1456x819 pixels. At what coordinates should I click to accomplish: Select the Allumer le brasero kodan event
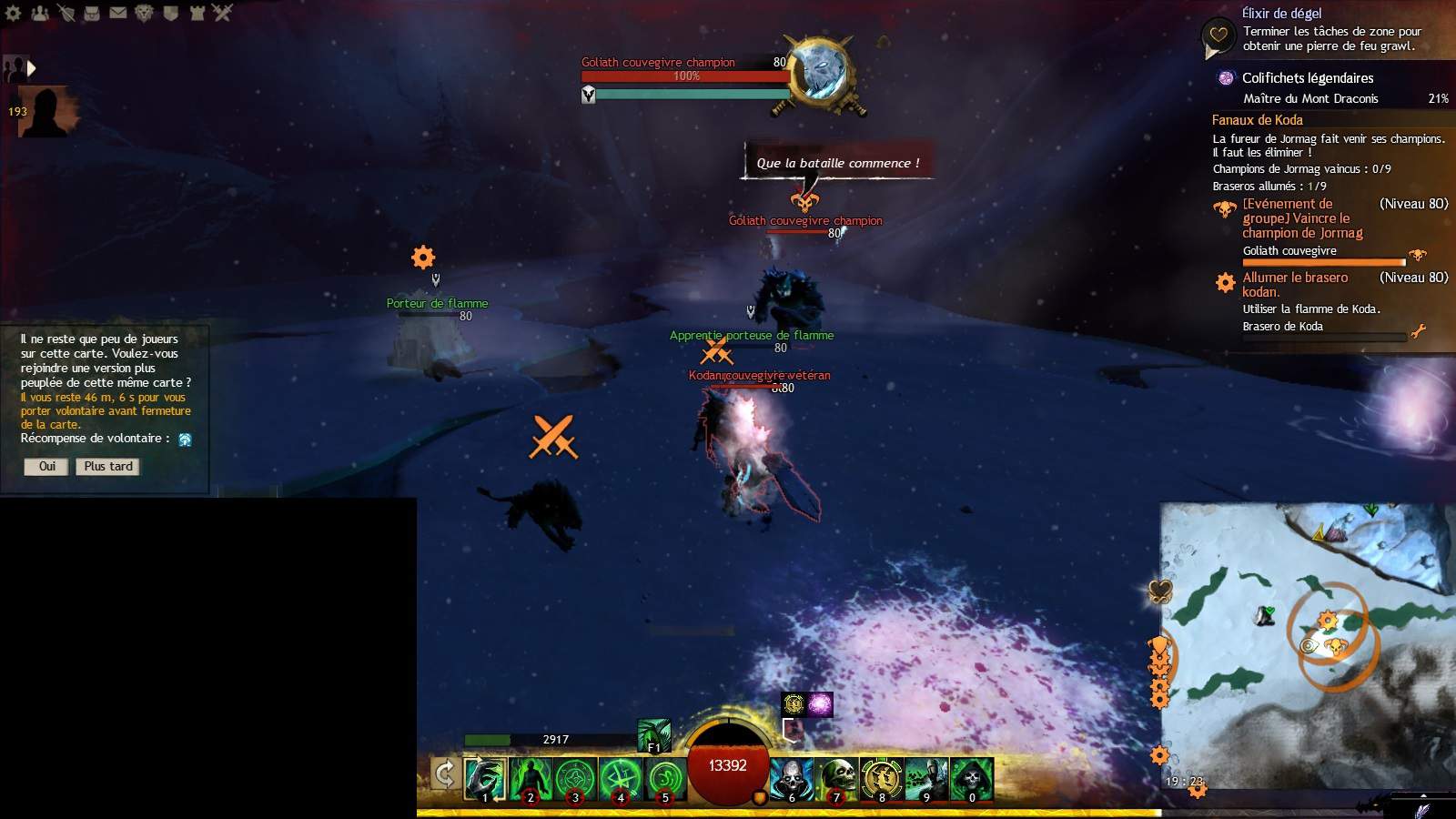point(1295,284)
